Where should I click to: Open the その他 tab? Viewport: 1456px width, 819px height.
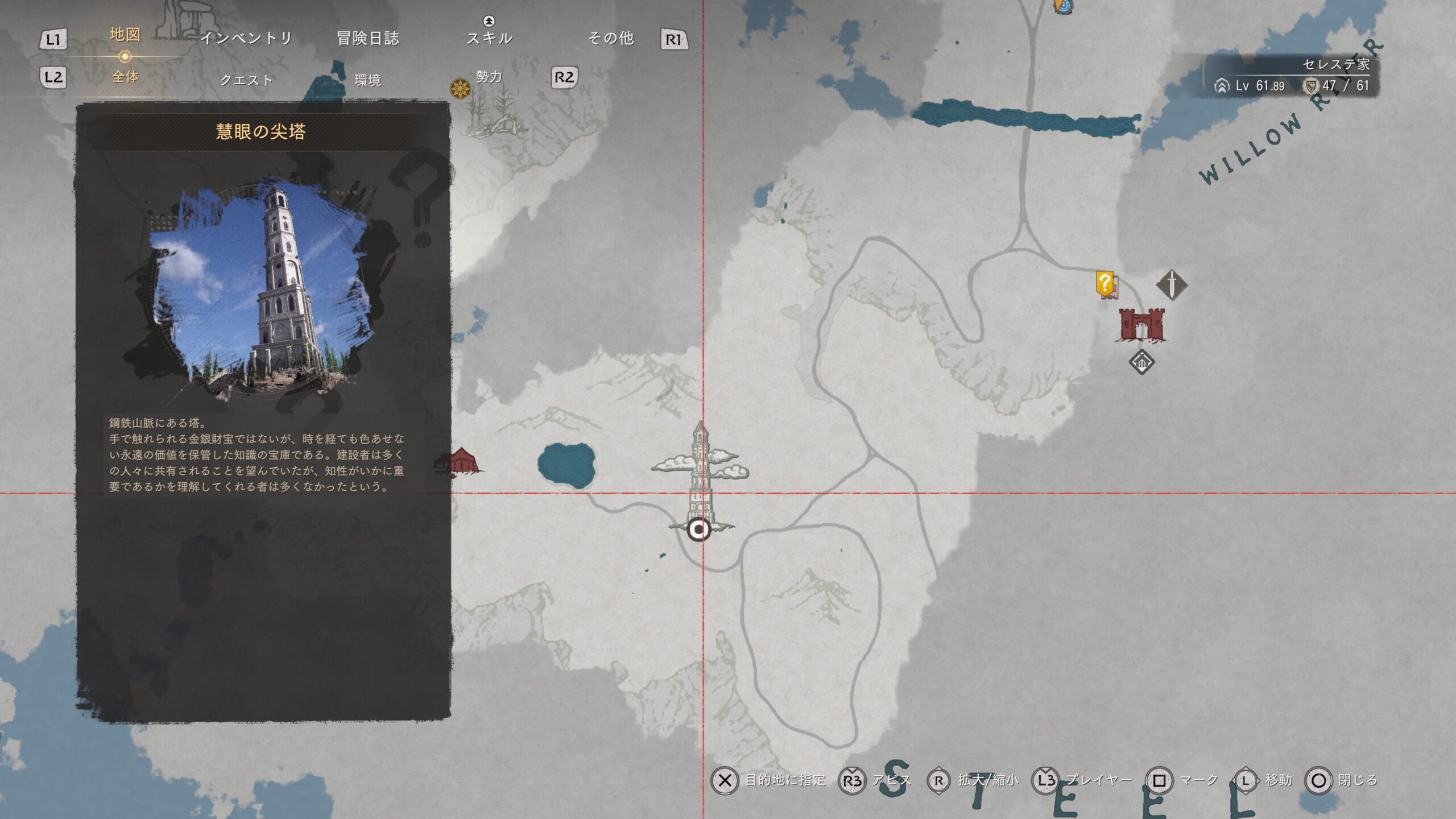tap(610, 38)
